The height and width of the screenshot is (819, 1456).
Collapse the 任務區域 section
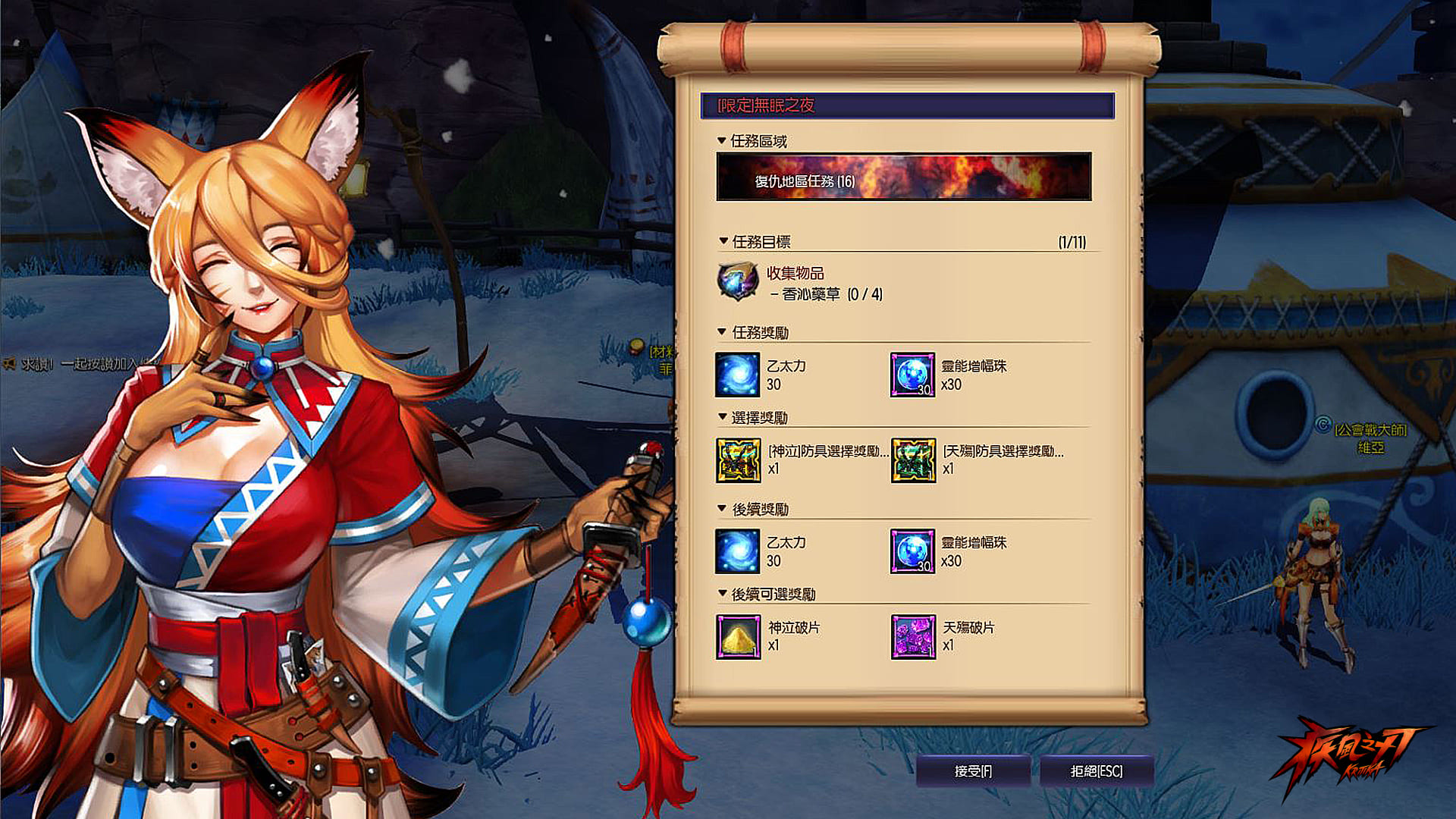pyautogui.click(x=722, y=141)
